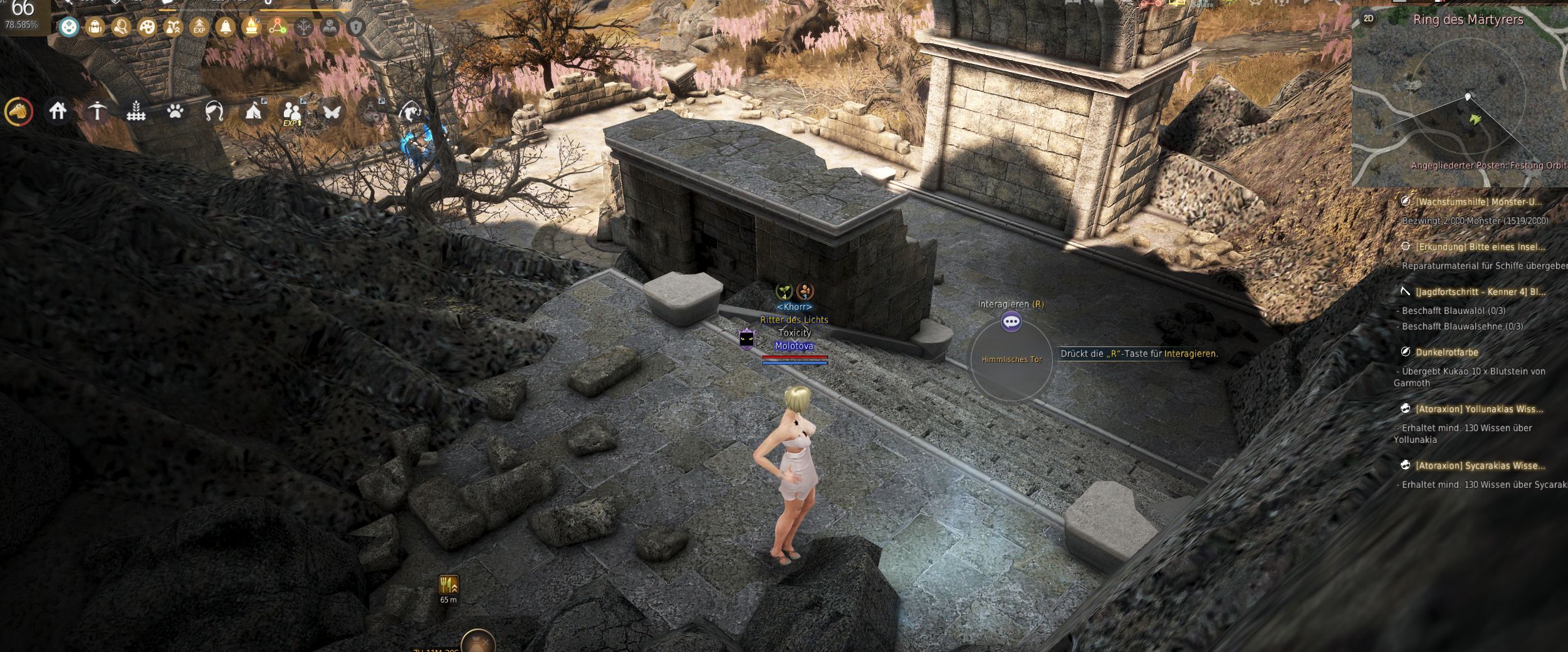This screenshot has width=1568, height=652.
Task: Select the fishing fish icon
Action: click(410, 111)
